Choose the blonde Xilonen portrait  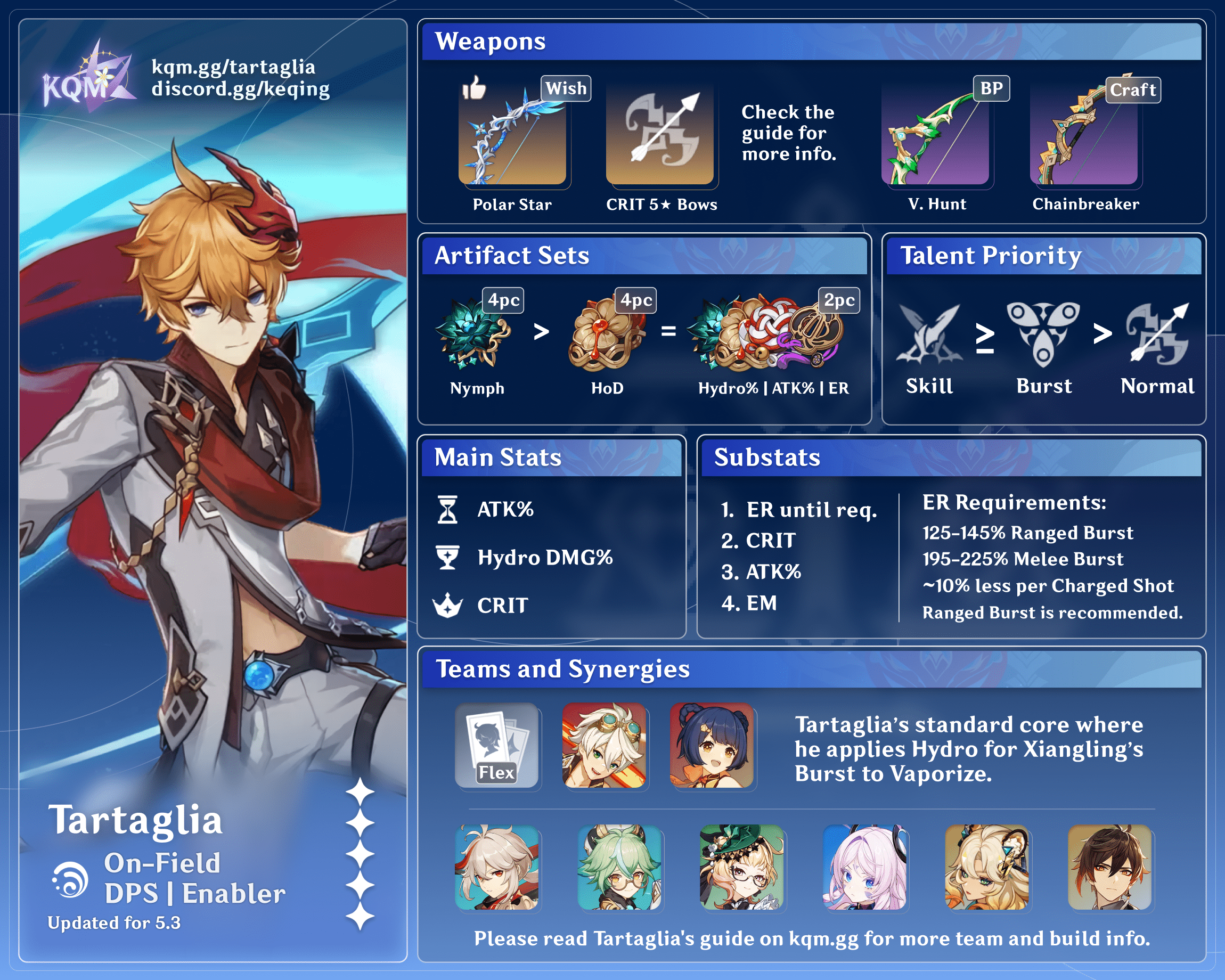tap(987, 868)
